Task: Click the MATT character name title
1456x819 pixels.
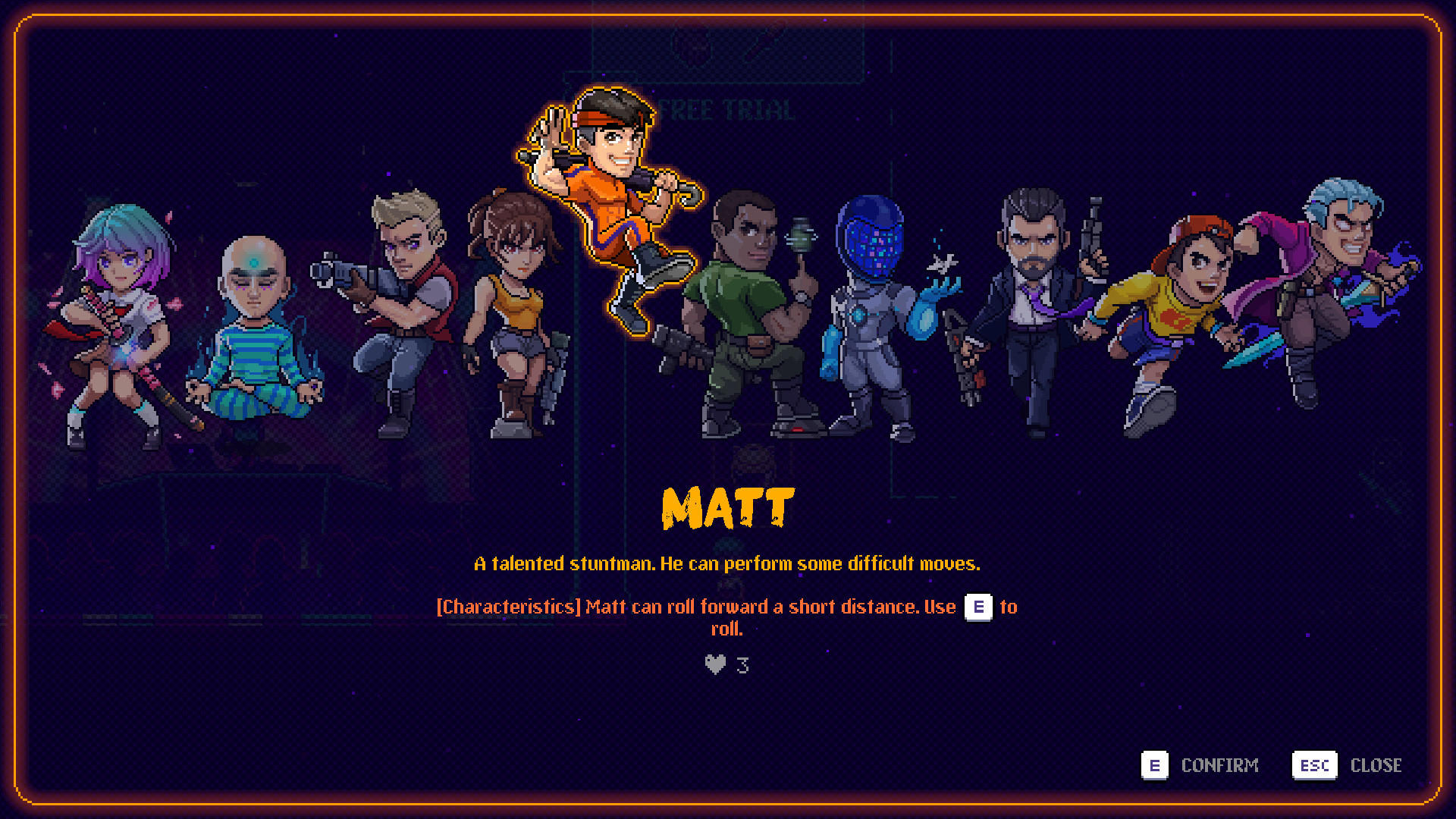Action: (x=727, y=508)
